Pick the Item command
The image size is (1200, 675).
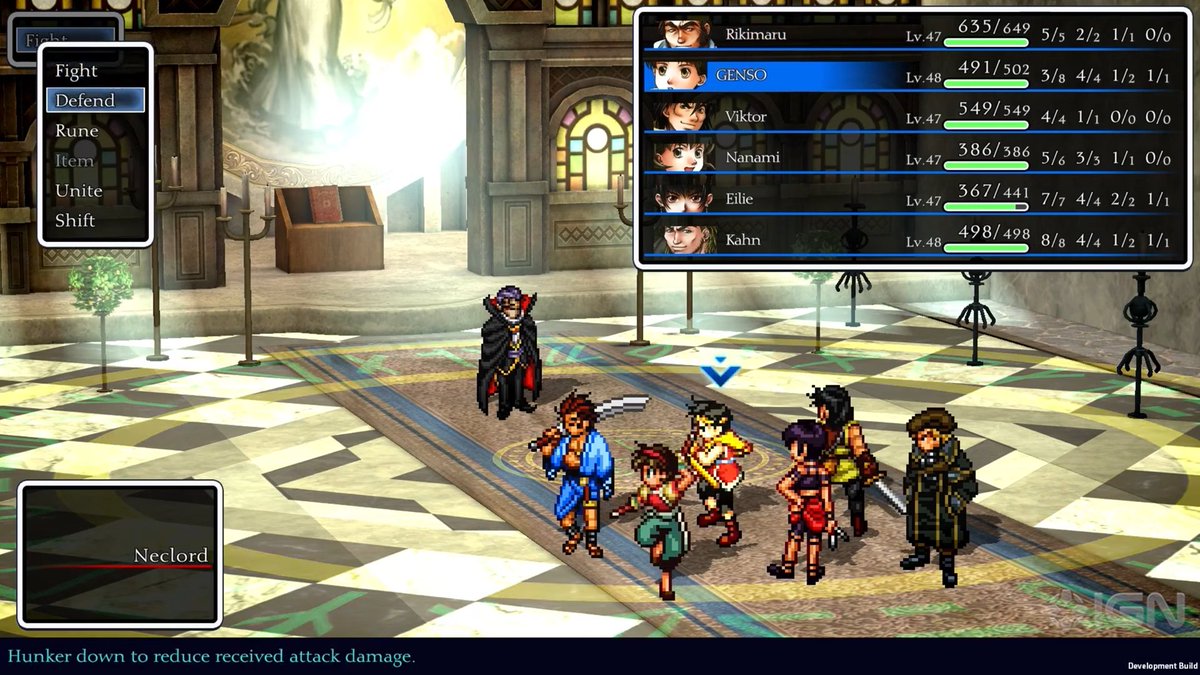(x=75, y=161)
